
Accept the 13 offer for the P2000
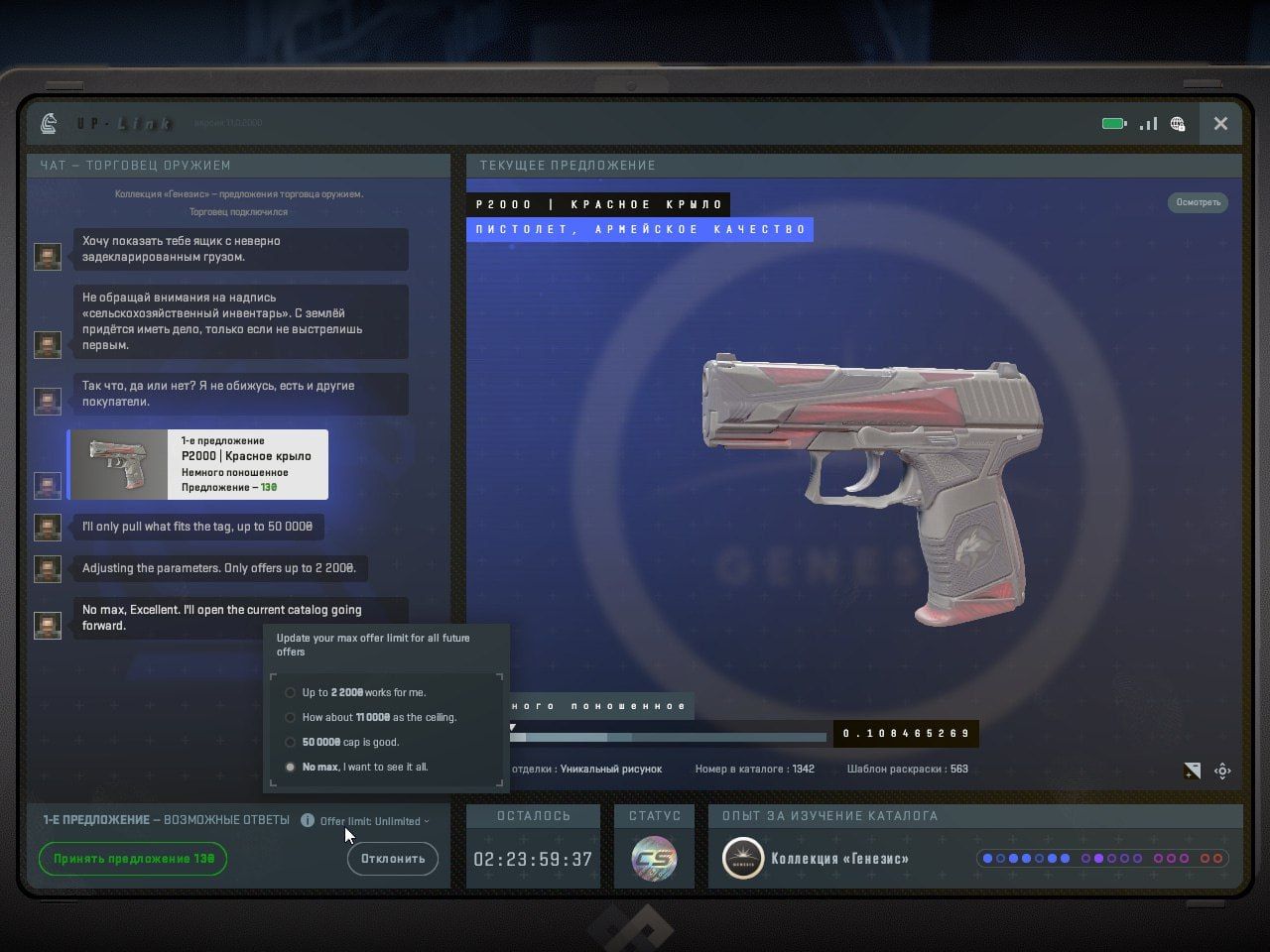pyautogui.click(x=133, y=859)
